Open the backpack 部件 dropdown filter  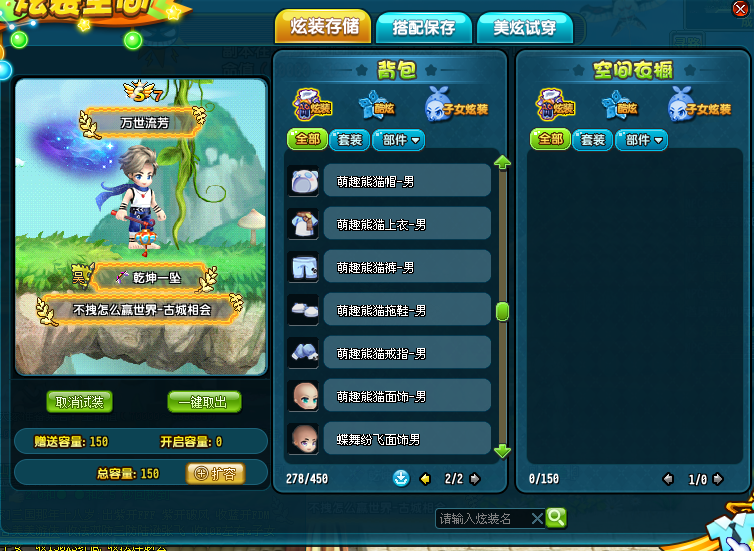399,140
